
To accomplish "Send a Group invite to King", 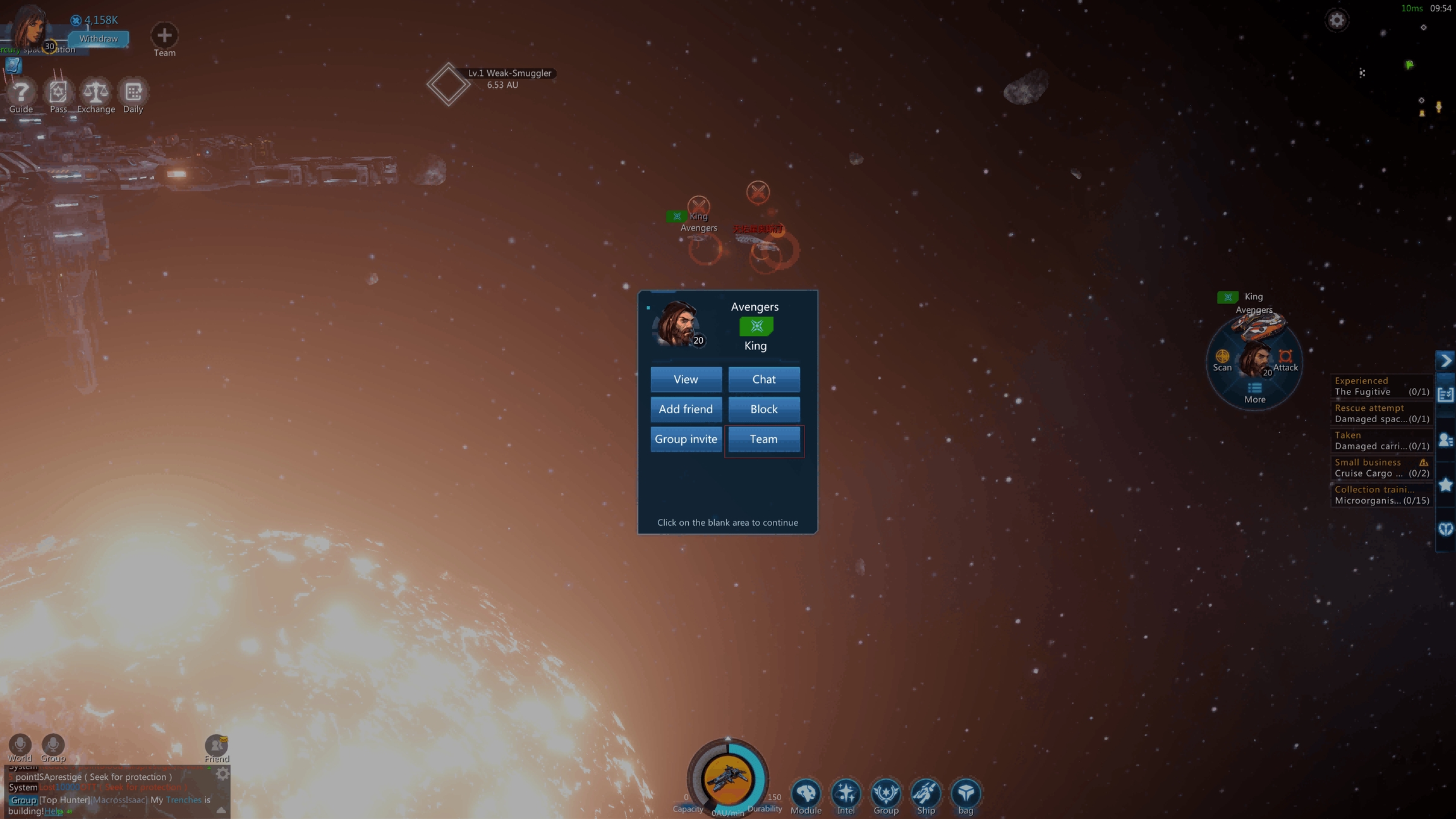I will click(686, 439).
